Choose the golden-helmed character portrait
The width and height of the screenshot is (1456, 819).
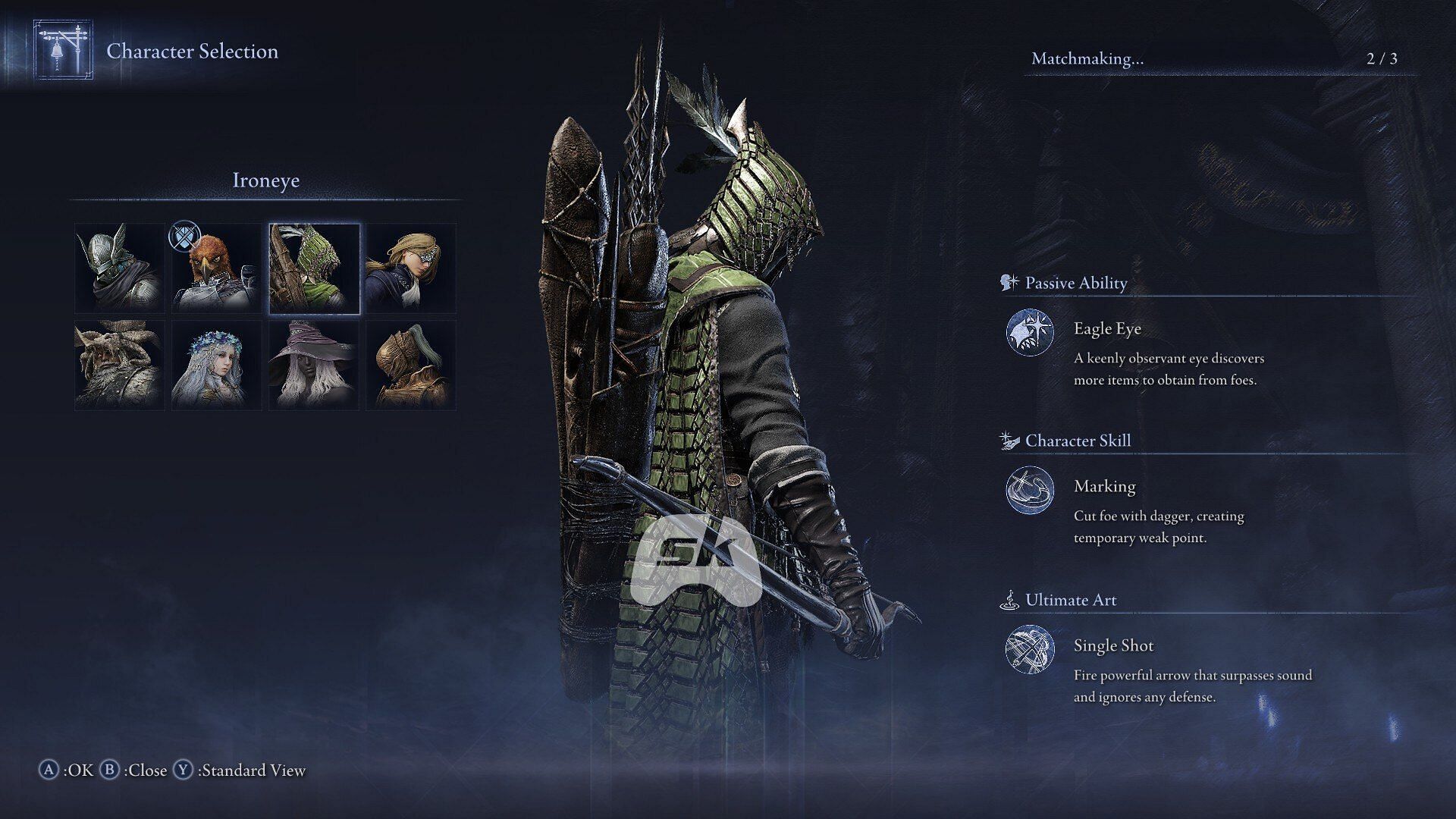411,365
